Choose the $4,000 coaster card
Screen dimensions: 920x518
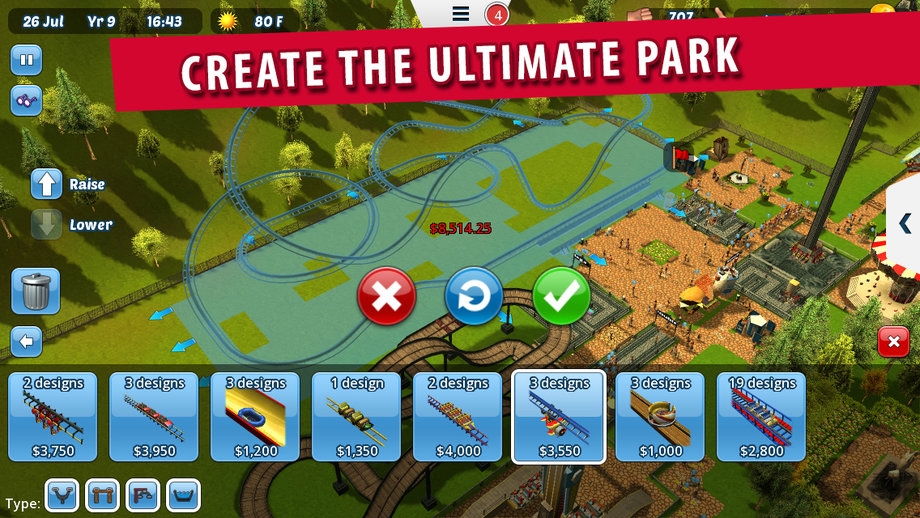pyautogui.click(x=457, y=417)
